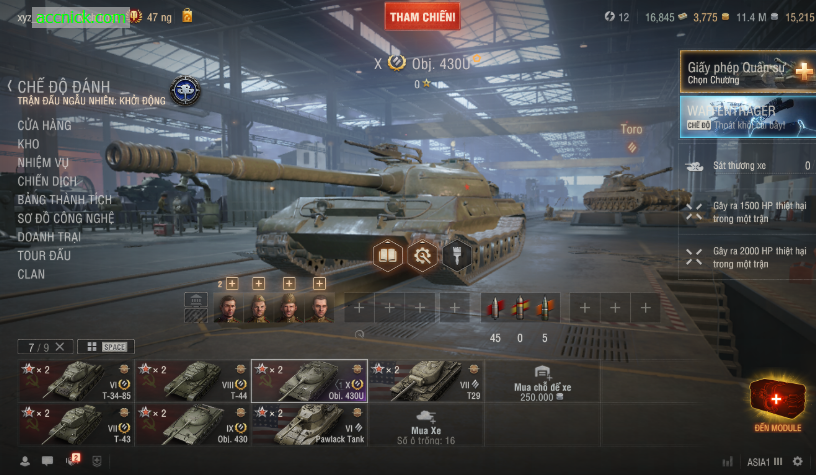The image size is (816, 475).
Task: Open the CHIẾN DỊCH campaign menu
Action: pyautogui.click(x=47, y=181)
